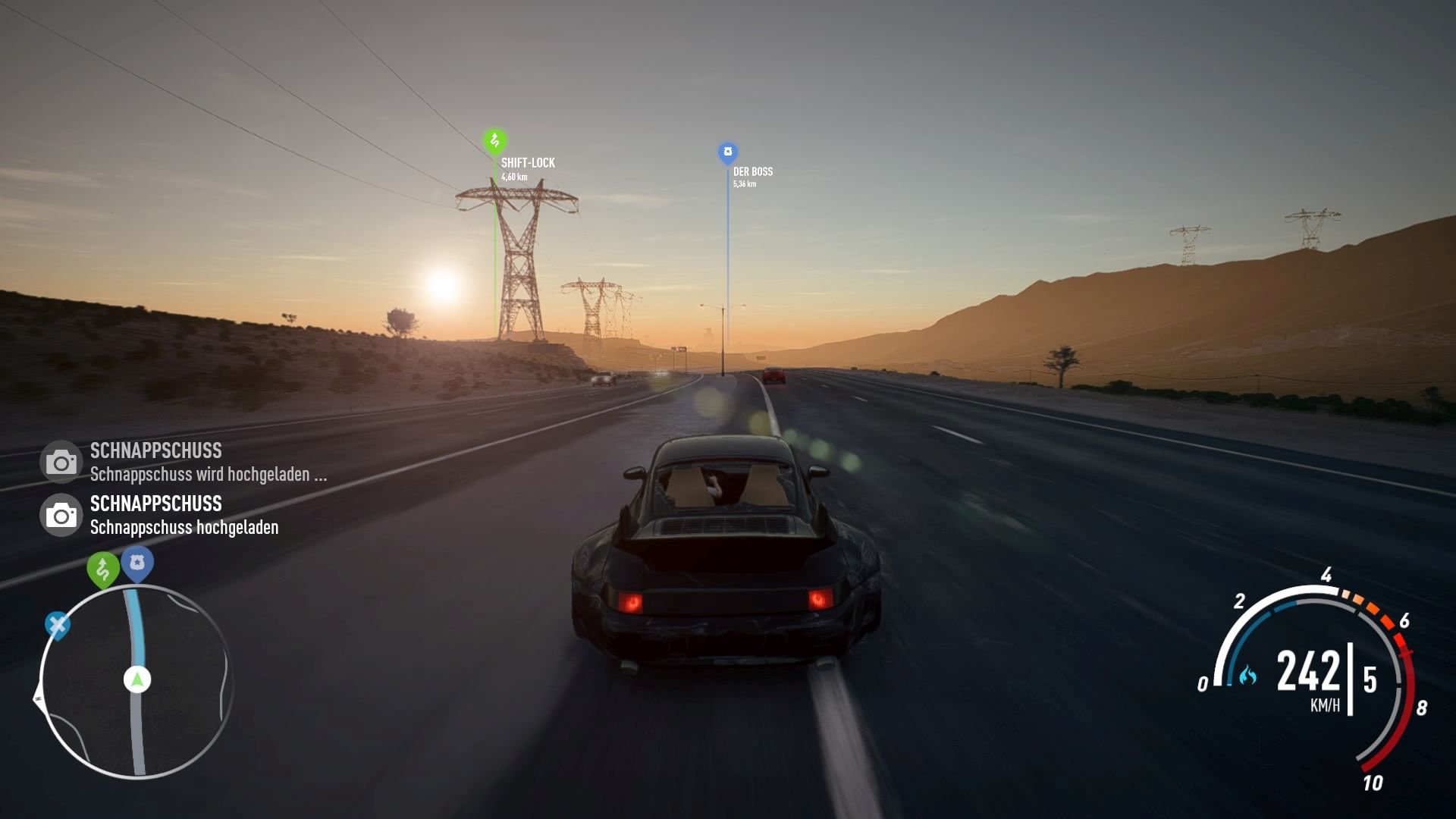Image resolution: width=1456 pixels, height=819 pixels.
Task: Select the blue boss pin above the minimap
Action: pyautogui.click(x=137, y=563)
